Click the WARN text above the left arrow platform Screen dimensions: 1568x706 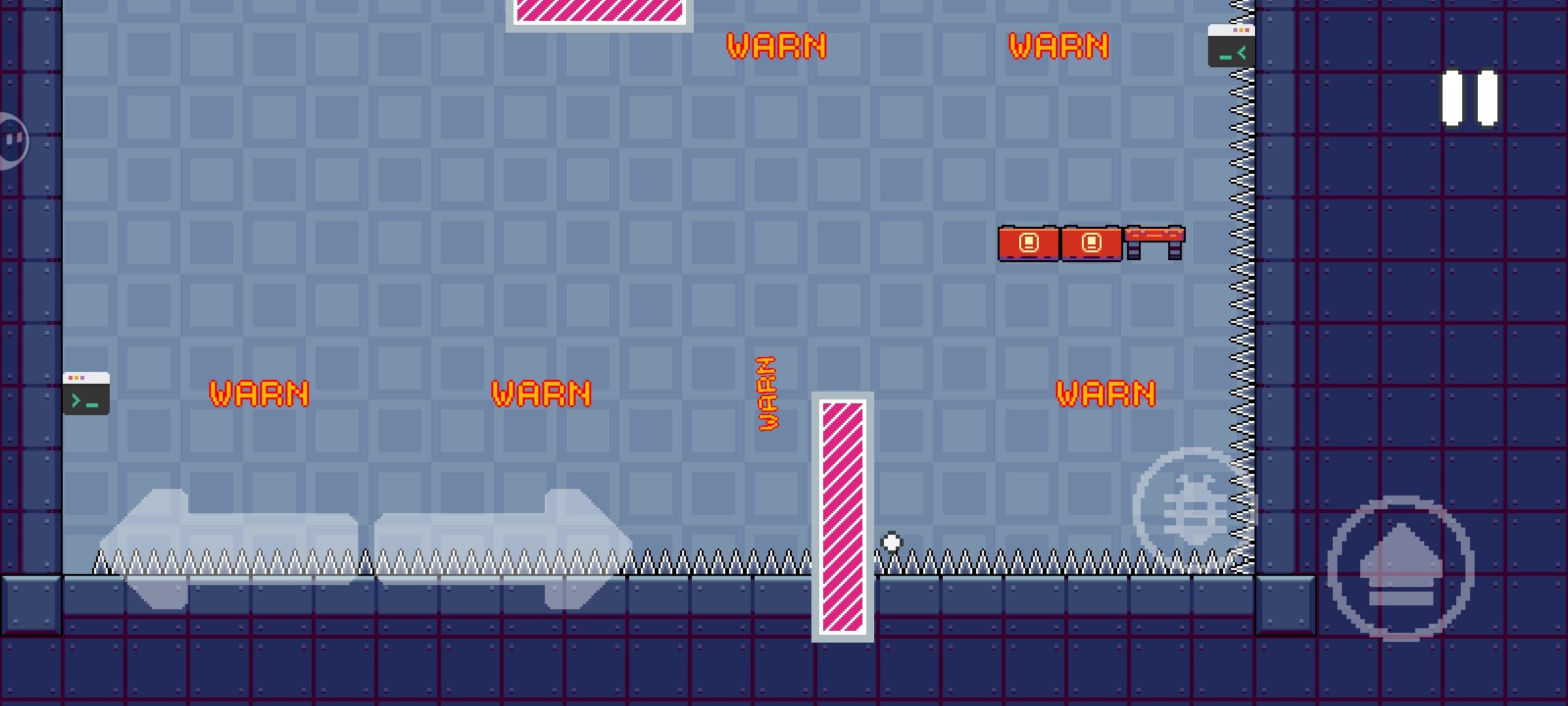pos(259,393)
